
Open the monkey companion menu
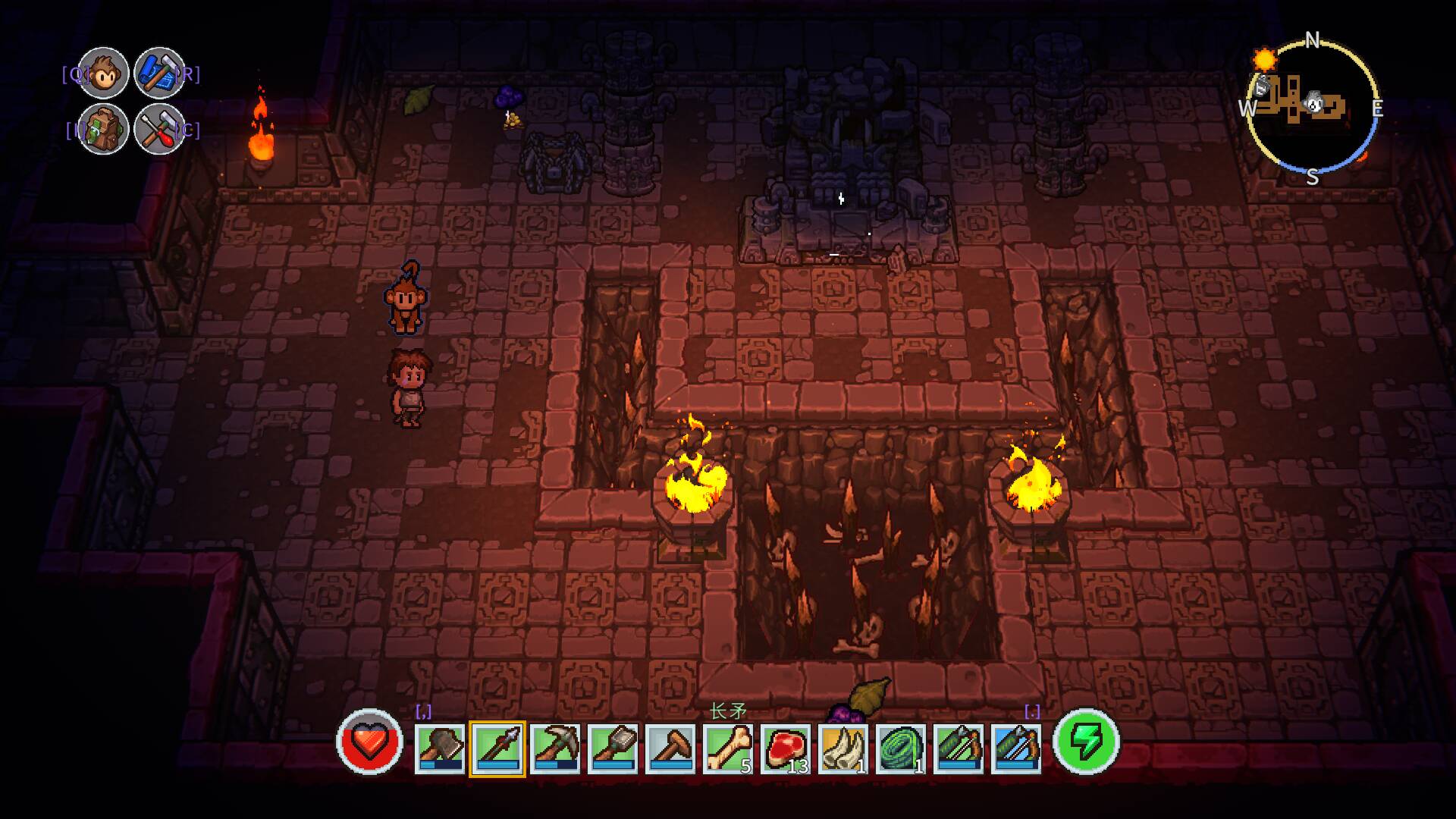pos(103,73)
